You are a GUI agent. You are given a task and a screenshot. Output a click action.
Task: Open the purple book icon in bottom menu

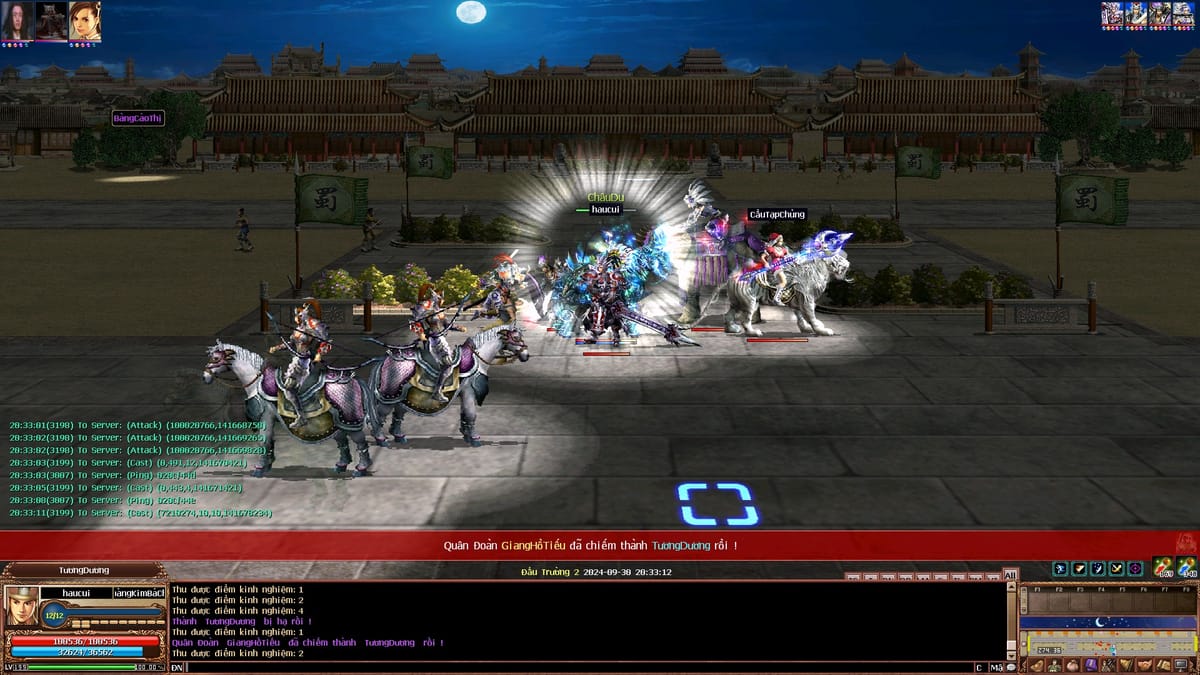[x=1091, y=665]
